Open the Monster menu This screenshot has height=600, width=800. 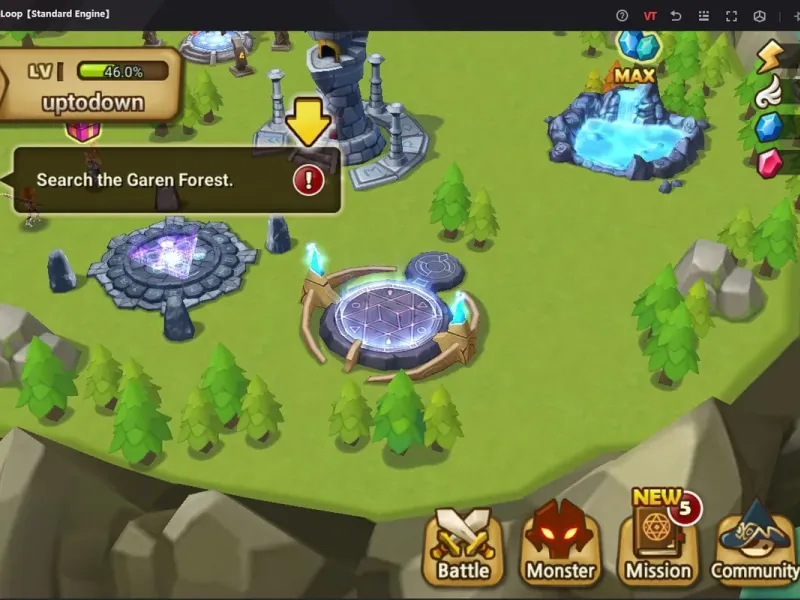click(560, 546)
